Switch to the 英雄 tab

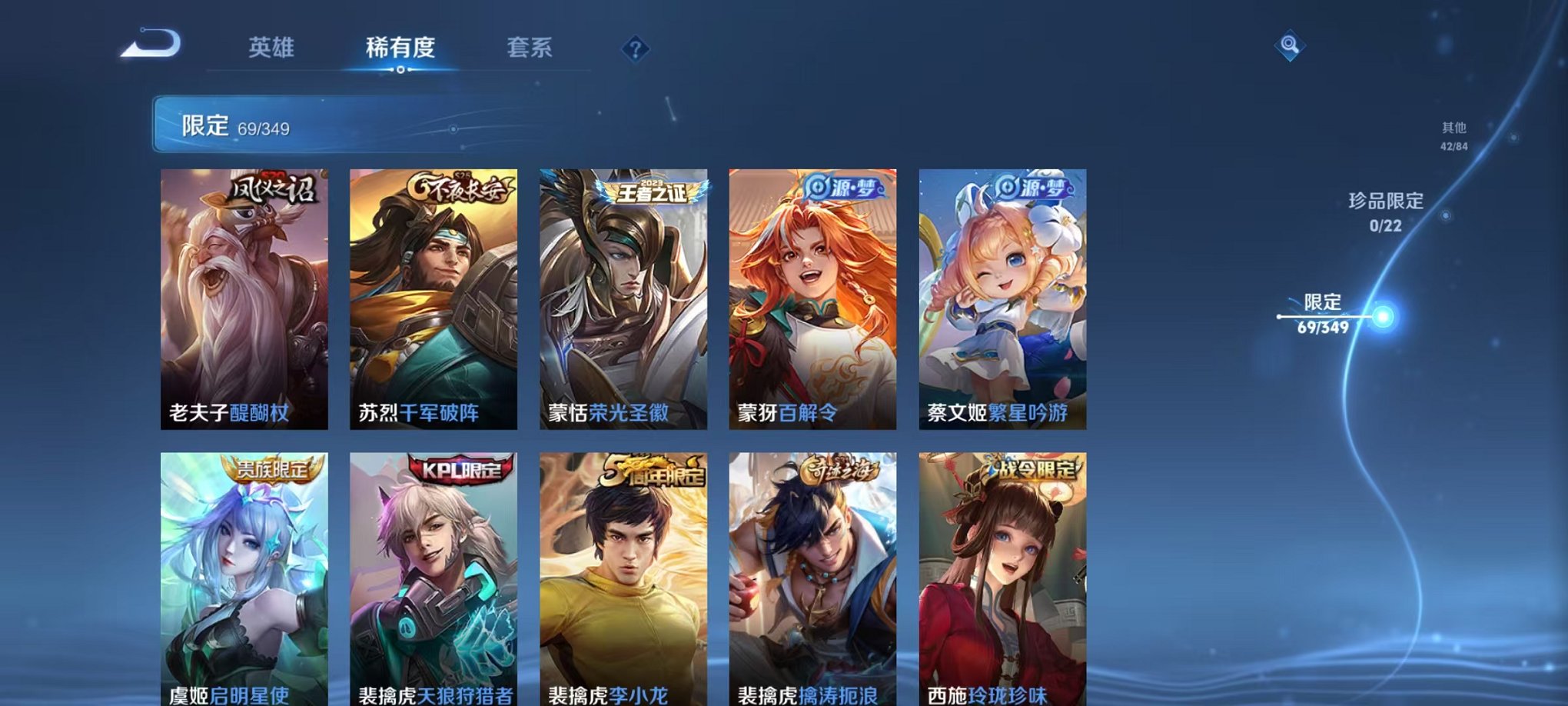[273, 48]
